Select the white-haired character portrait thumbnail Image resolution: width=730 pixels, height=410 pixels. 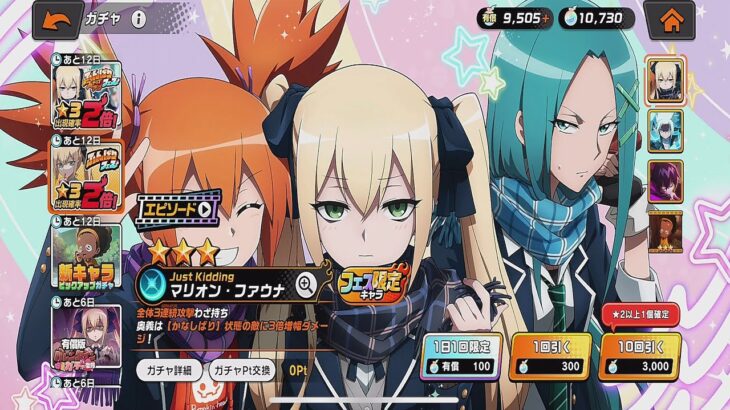(x=665, y=130)
